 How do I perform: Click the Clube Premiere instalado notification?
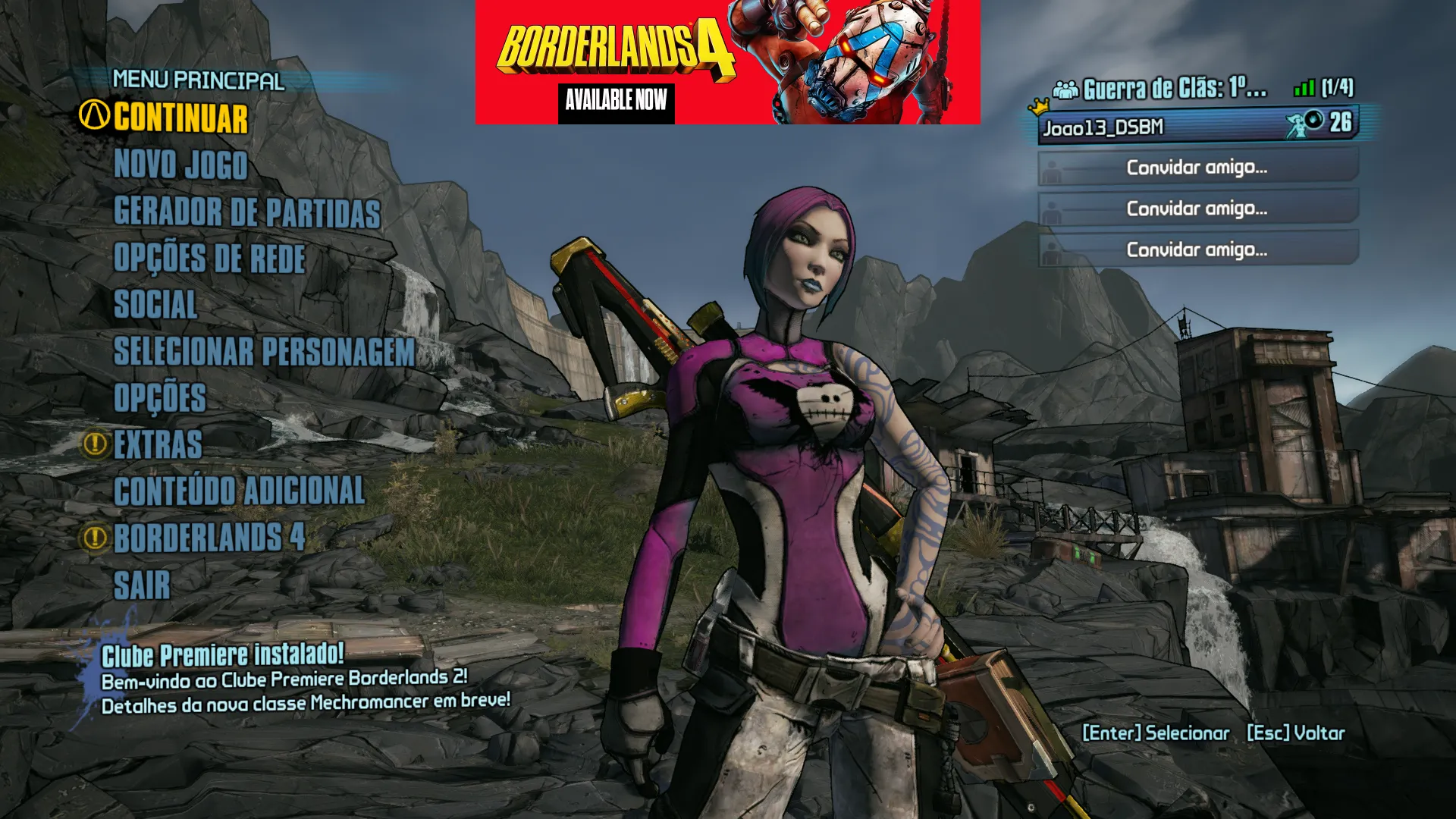[305, 679]
